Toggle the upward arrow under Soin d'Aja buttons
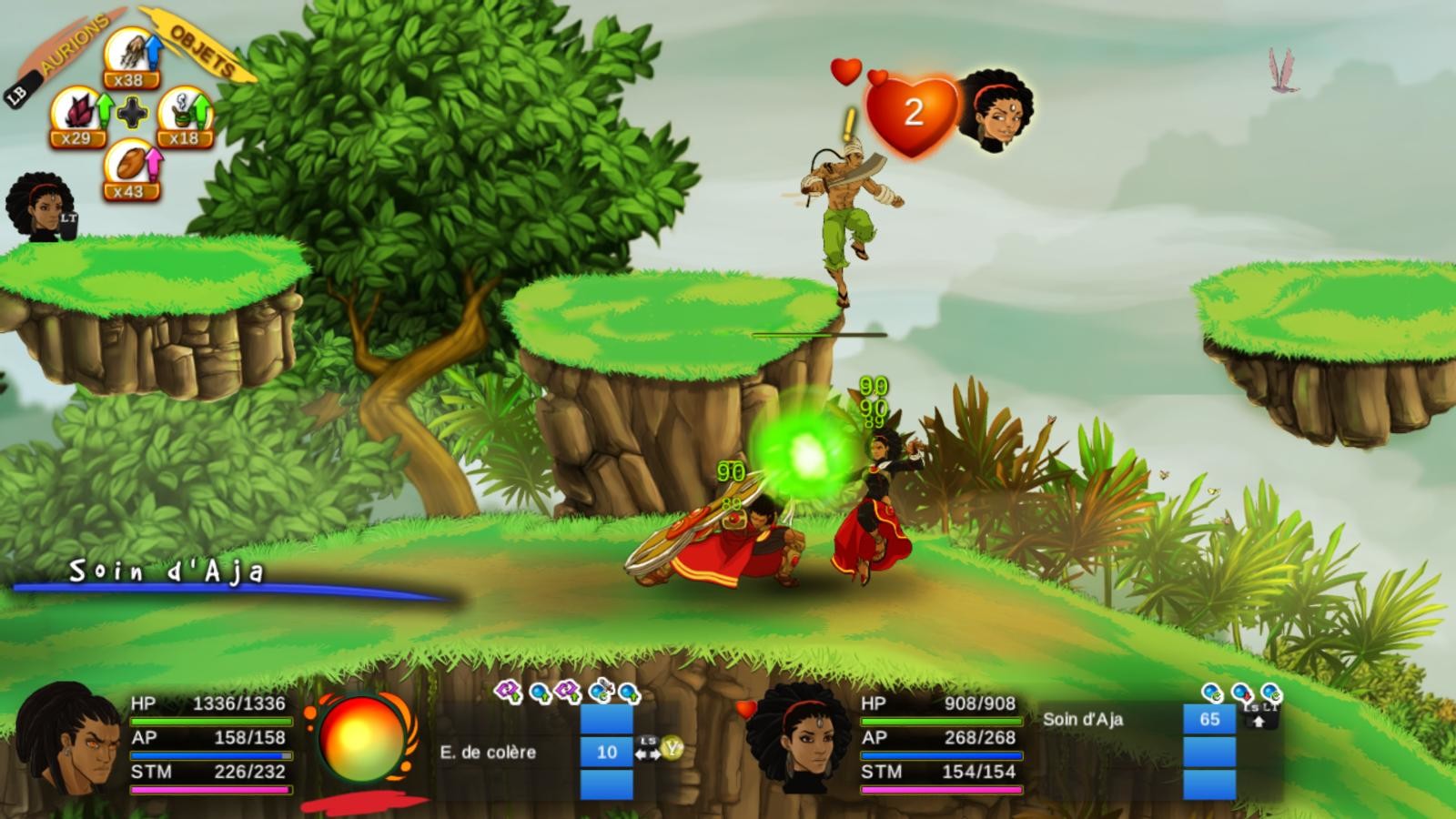Viewport: 1456px width, 819px height. (1259, 722)
